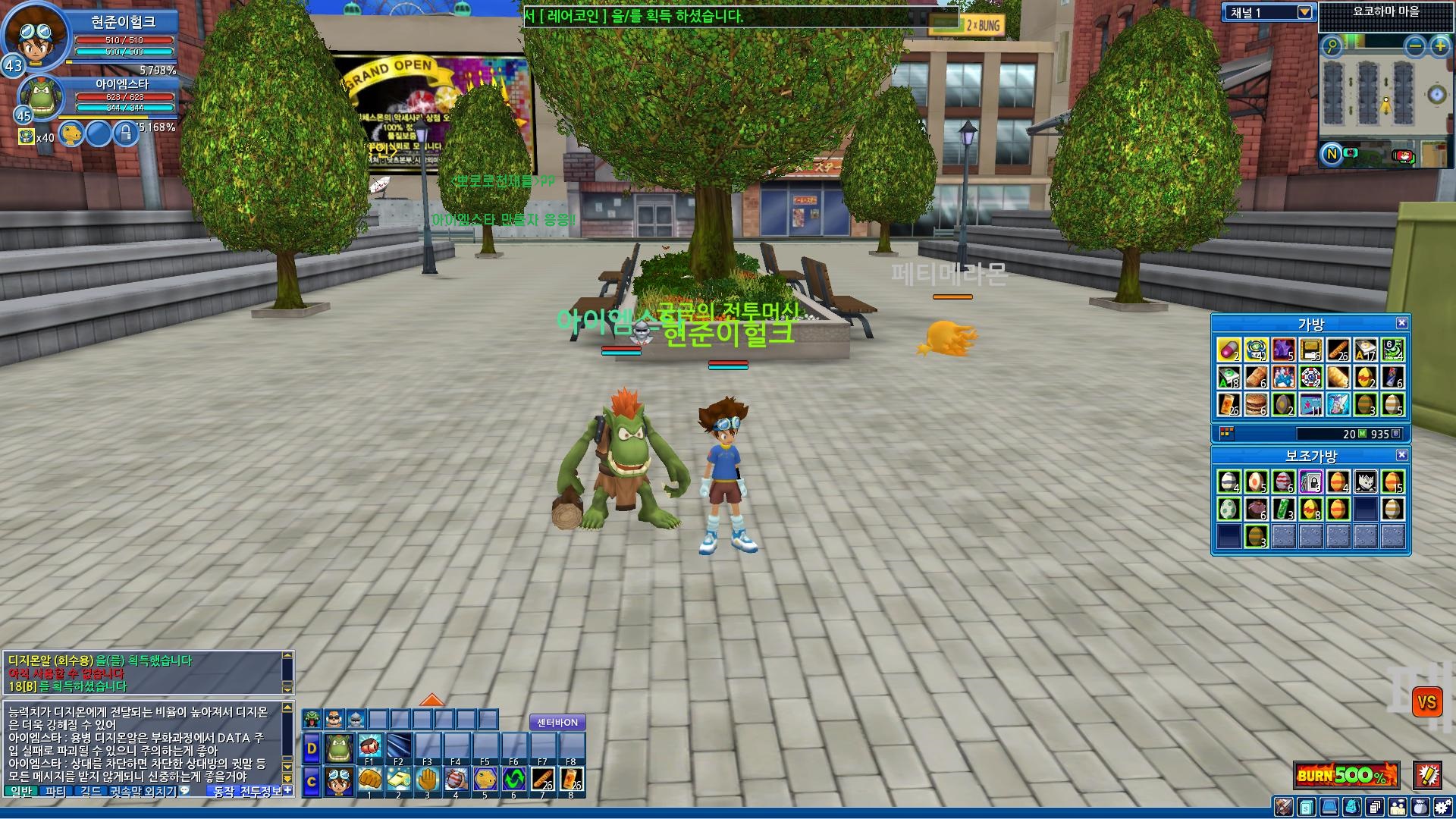Screen dimensions: 1456x819
Task: Switch to the 길드 chat tab
Action: click(90, 792)
